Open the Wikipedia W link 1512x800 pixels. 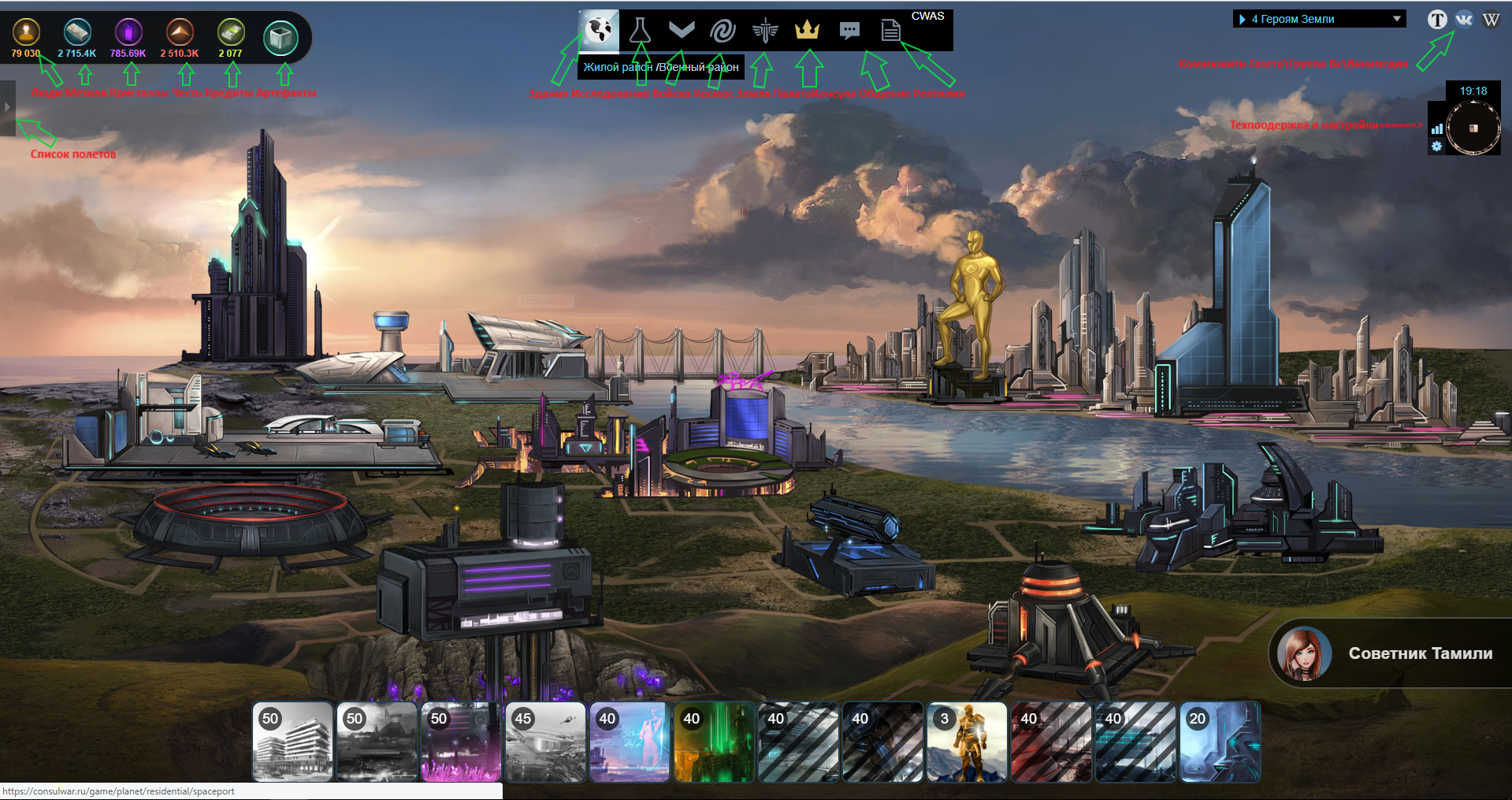1491,20
